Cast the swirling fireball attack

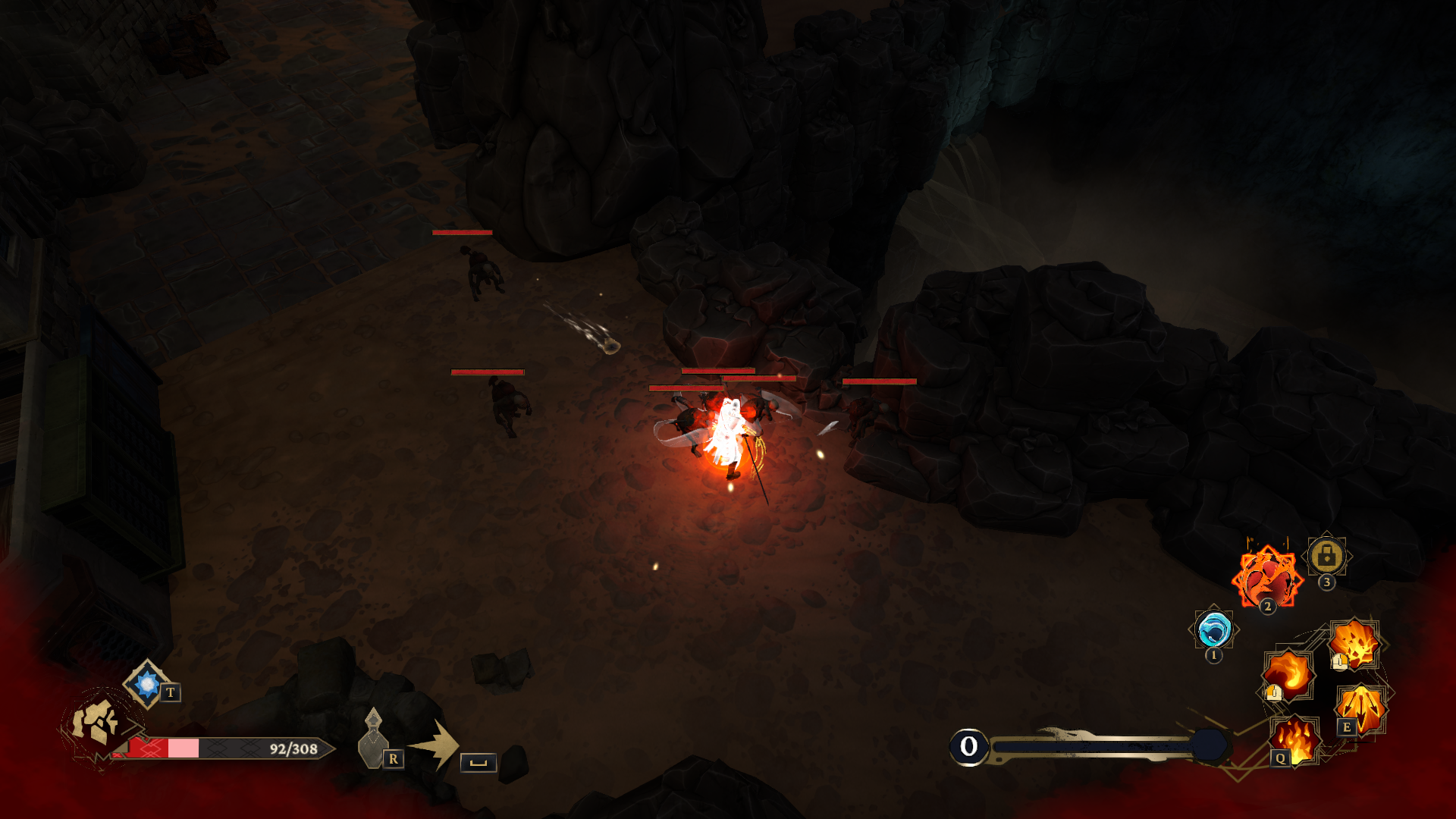pyautogui.click(x=1288, y=673)
